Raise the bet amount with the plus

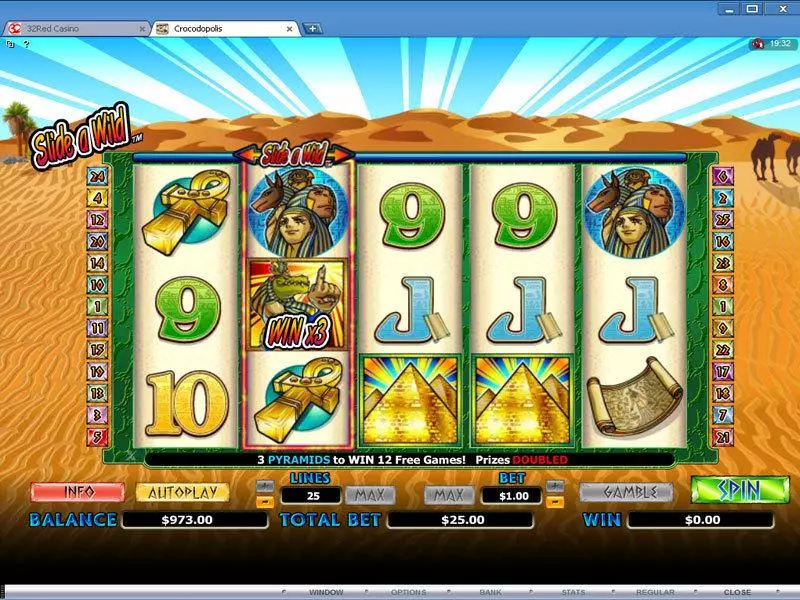click(x=557, y=486)
